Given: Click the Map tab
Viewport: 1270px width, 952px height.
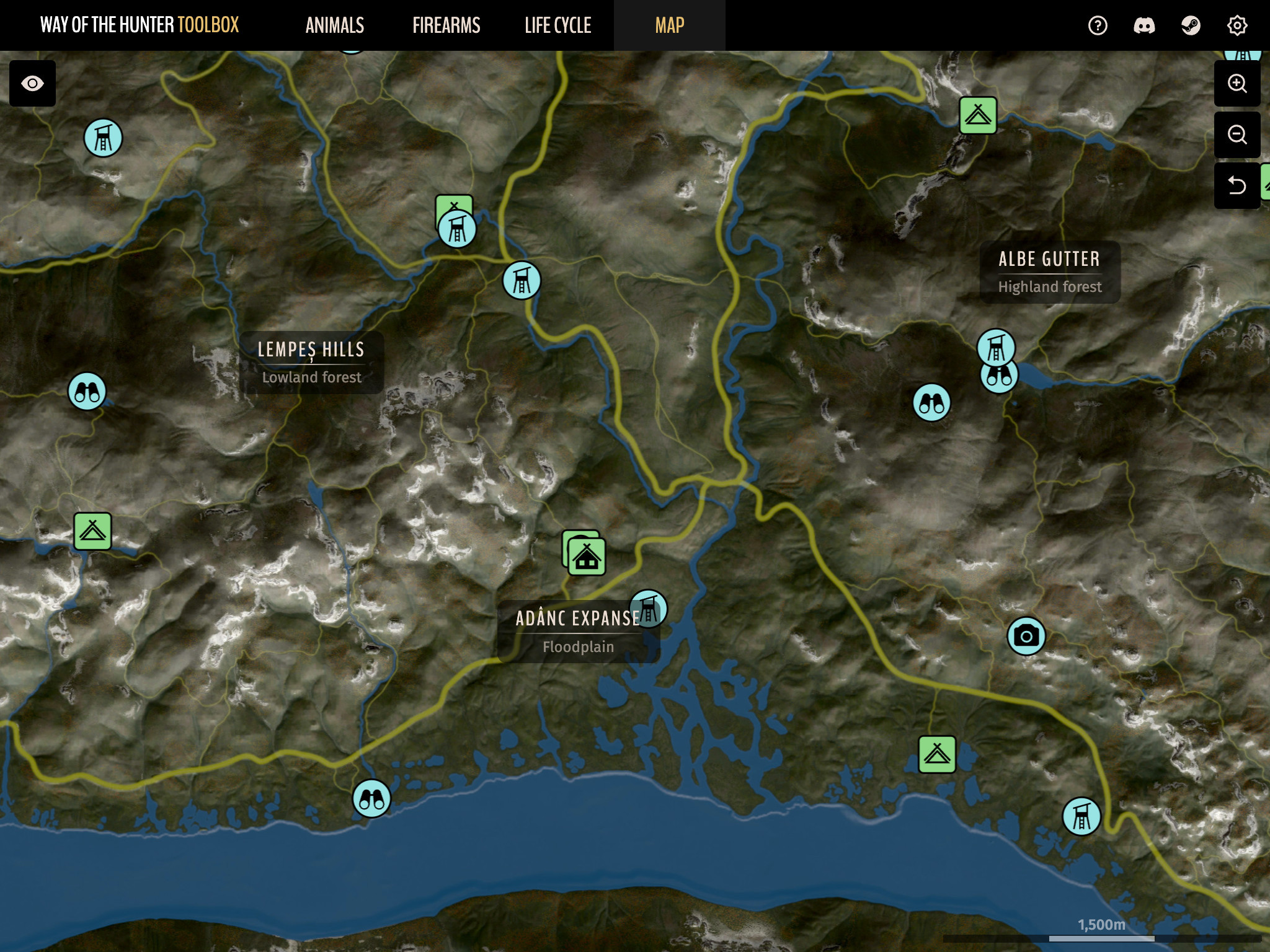Looking at the screenshot, I should point(669,25).
